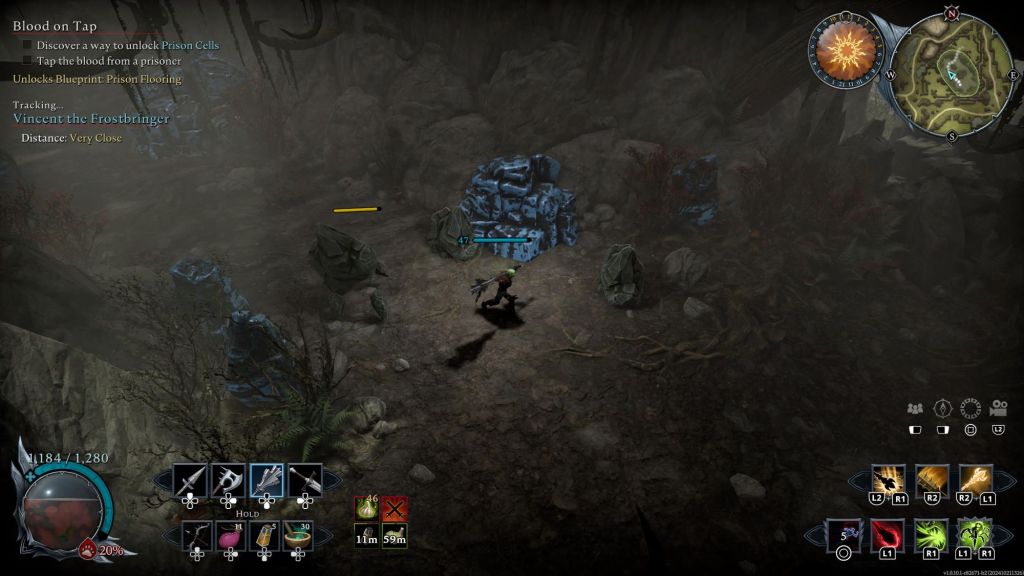This screenshot has height=576, width=1024.
Task: Select the Vincent the Frostbringer tracking entry
Action: pyautogui.click(x=91, y=118)
